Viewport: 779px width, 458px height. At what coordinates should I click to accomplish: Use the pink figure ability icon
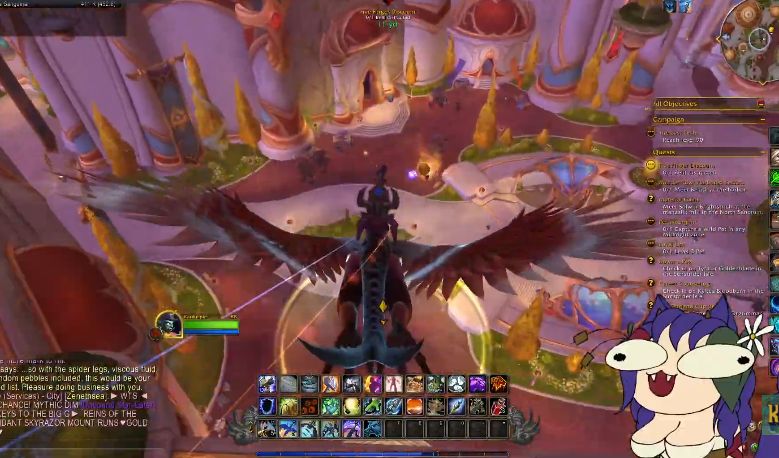click(x=393, y=384)
